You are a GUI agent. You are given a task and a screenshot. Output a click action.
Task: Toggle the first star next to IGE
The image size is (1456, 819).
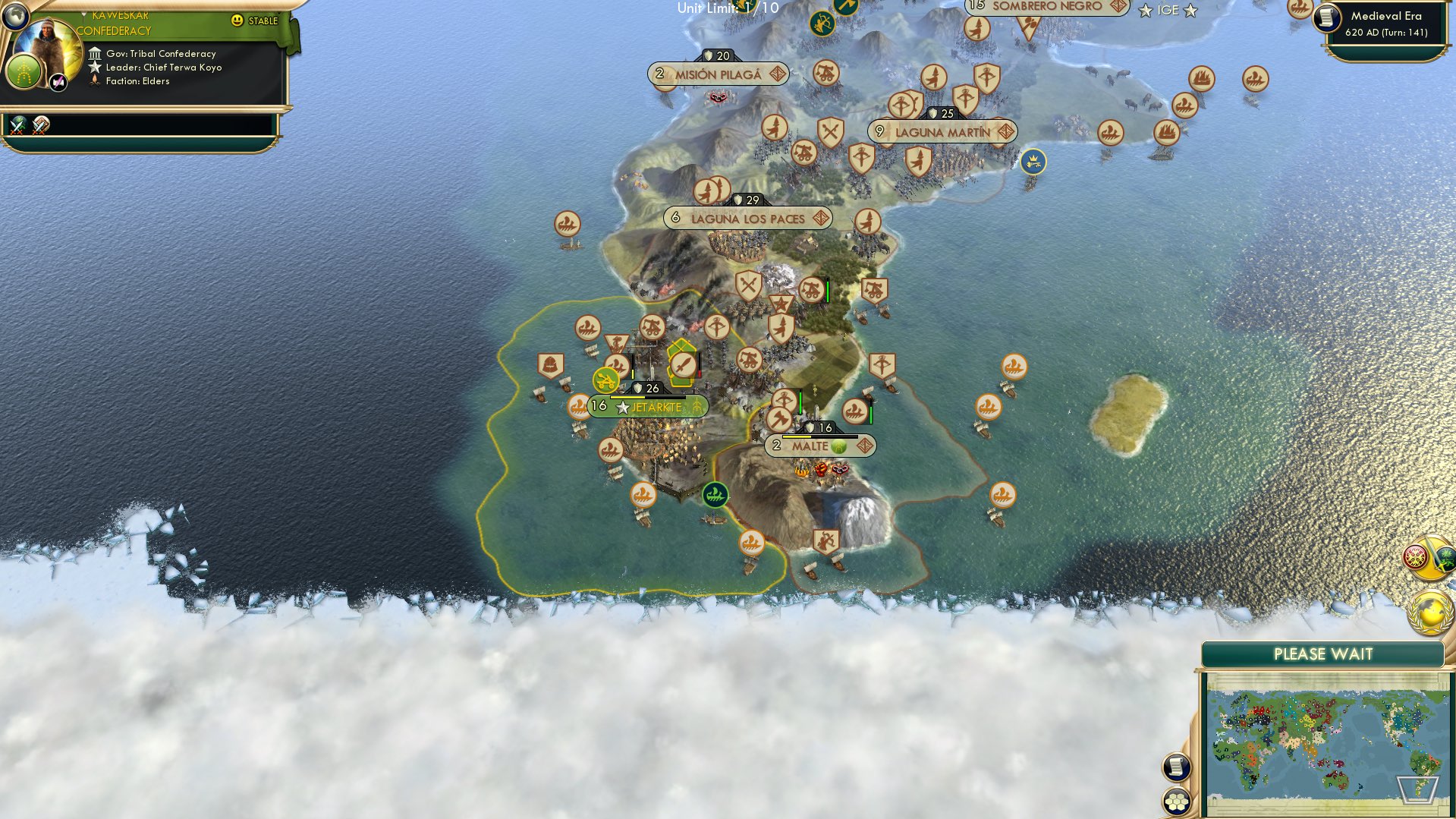click(1146, 11)
